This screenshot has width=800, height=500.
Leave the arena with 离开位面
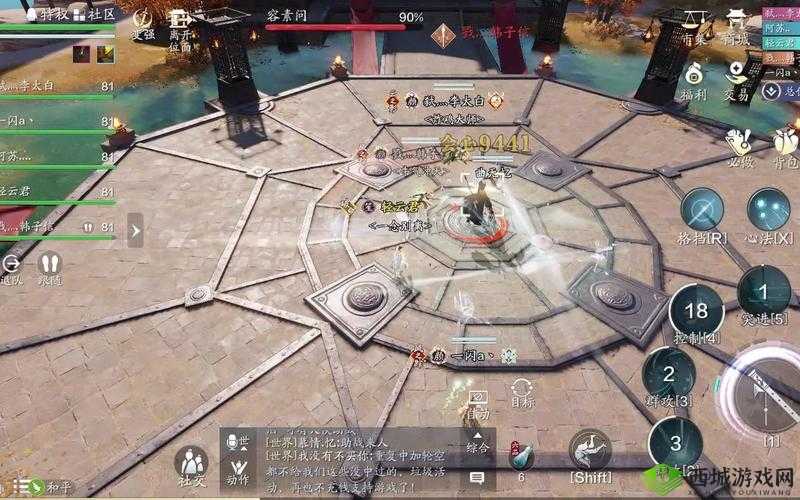coord(180,30)
